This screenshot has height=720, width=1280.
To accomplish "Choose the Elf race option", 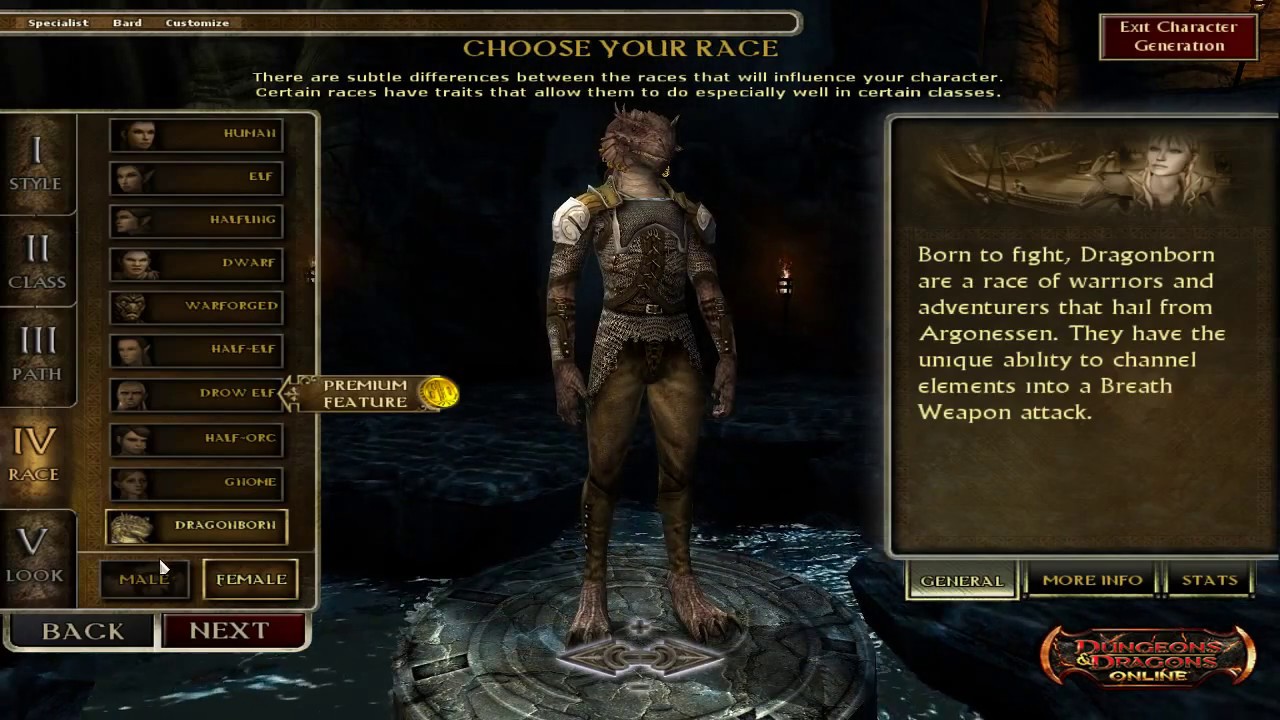I will (196, 177).
